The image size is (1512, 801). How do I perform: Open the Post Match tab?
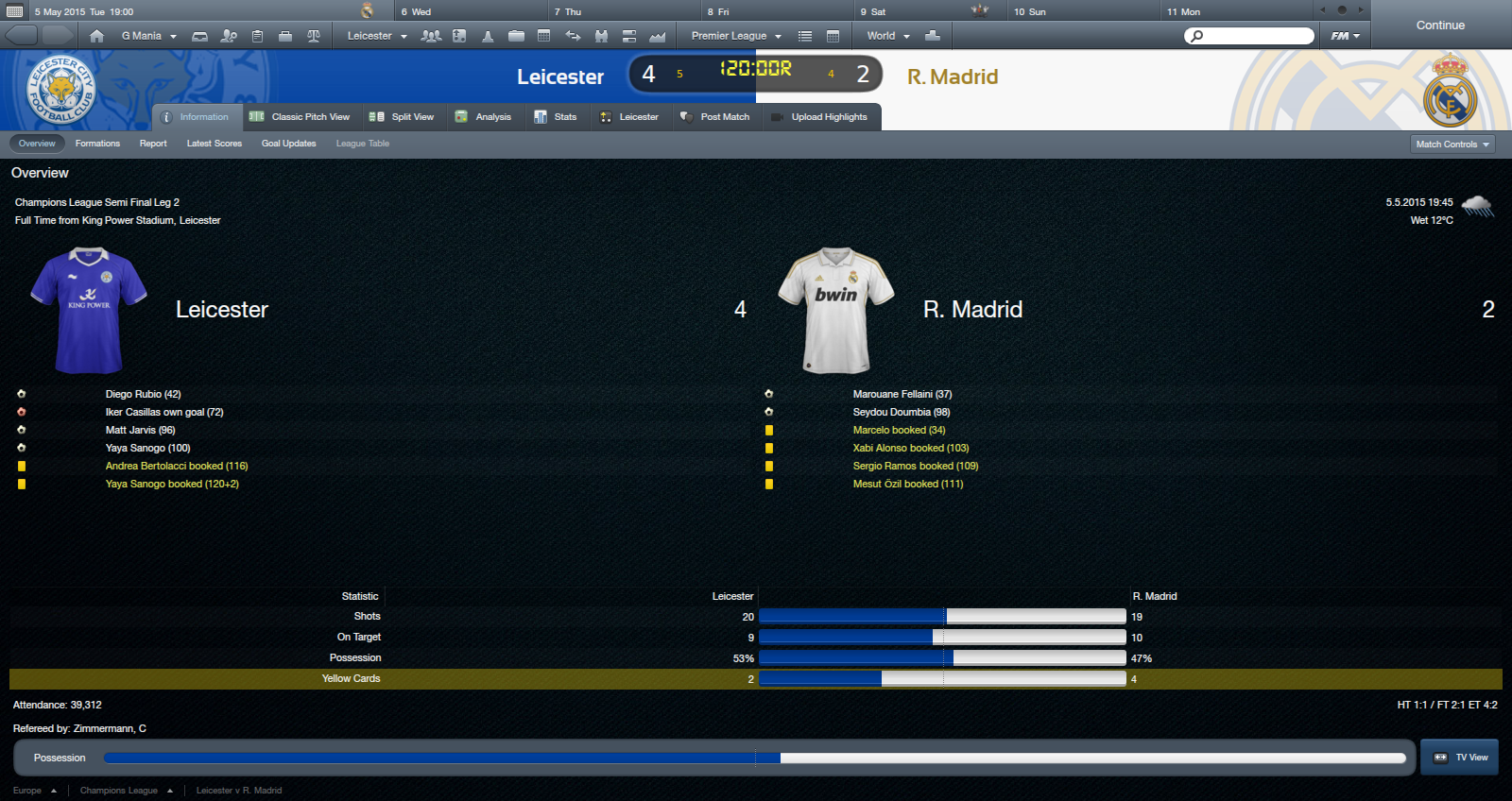[715, 117]
